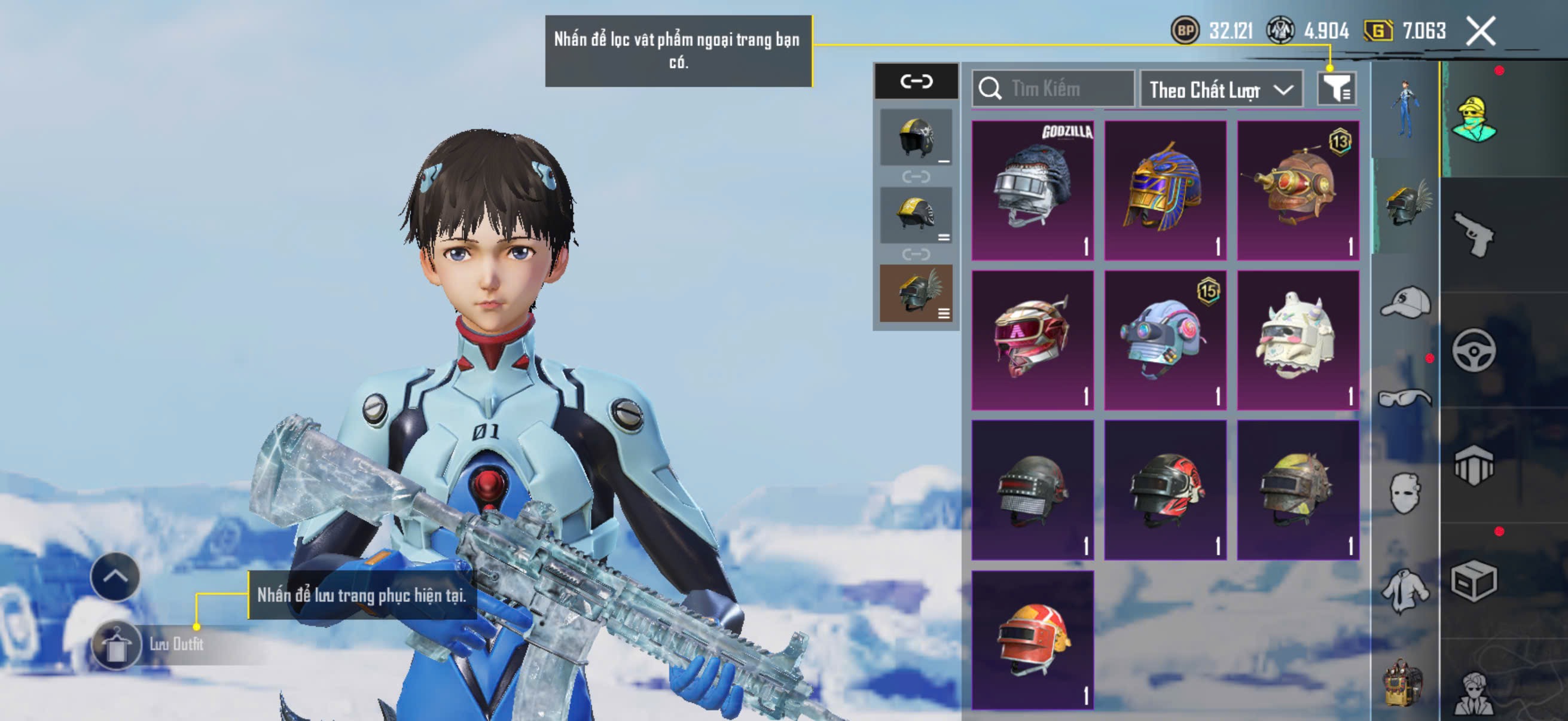Switch to the baseball cap category
Viewport: 1568px width, 721px height.
1405,303
